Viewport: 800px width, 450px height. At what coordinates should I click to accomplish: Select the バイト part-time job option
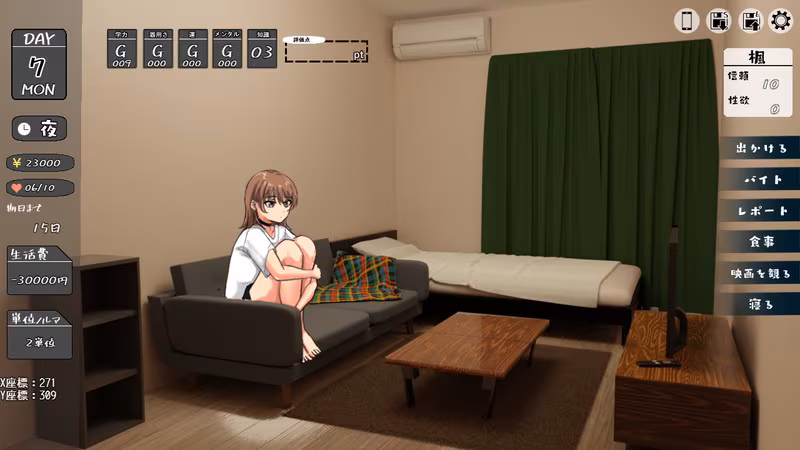(762, 180)
